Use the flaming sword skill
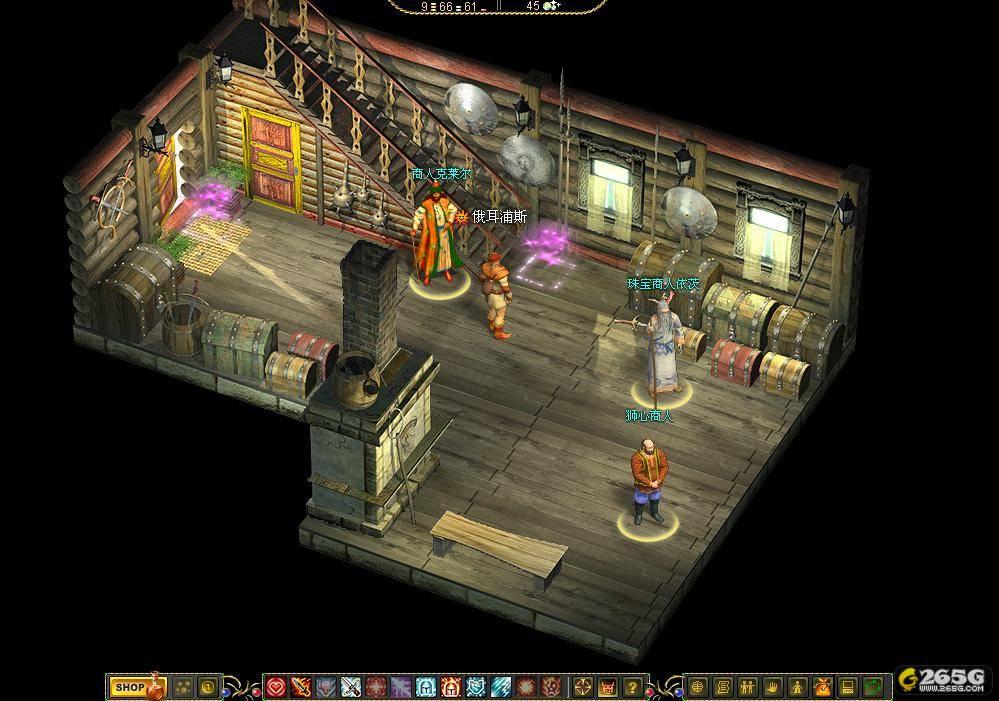999x701 pixels. [301, 687]
